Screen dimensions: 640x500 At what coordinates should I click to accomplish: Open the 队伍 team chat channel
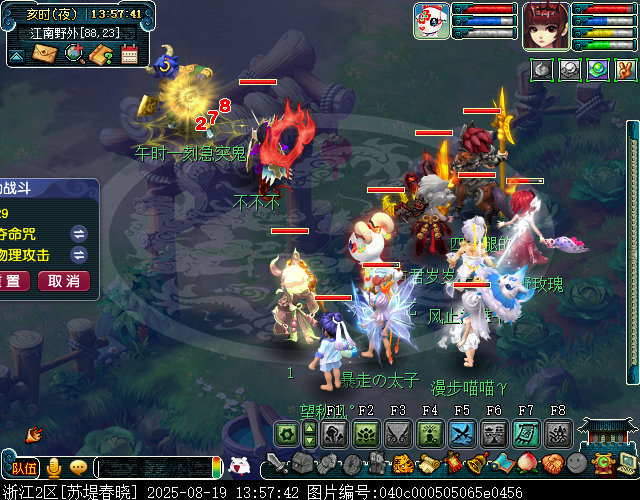click(24, 467)
